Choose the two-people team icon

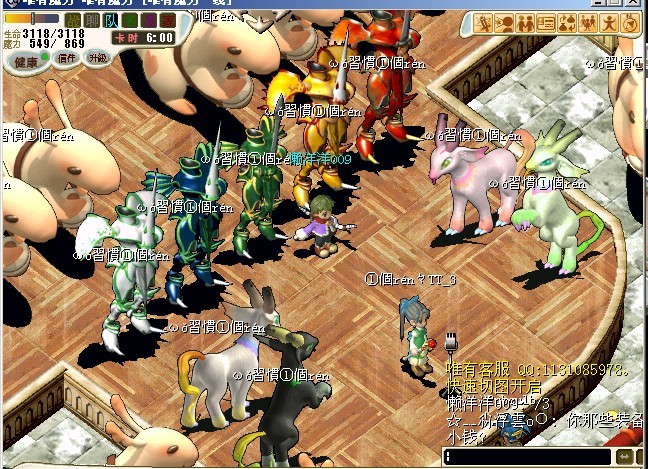(525, 22)
